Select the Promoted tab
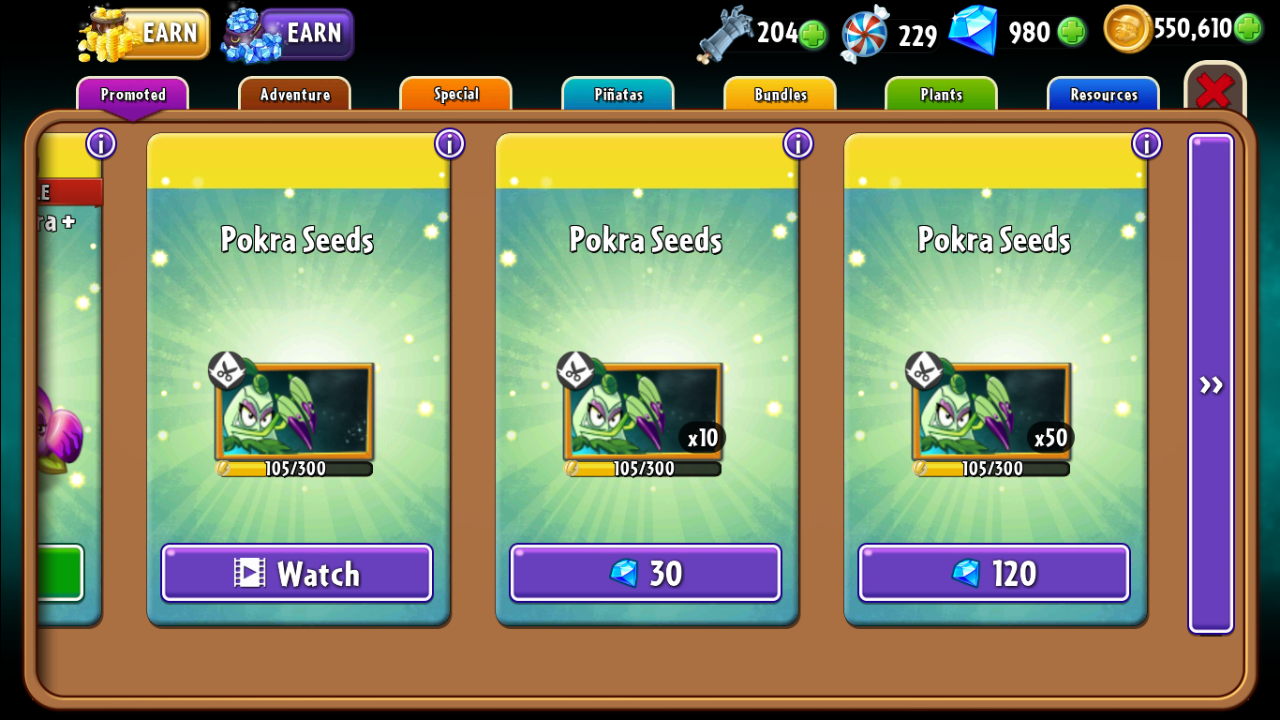The width and height of the screenshot is (1280, 720). tap(133, 95)
